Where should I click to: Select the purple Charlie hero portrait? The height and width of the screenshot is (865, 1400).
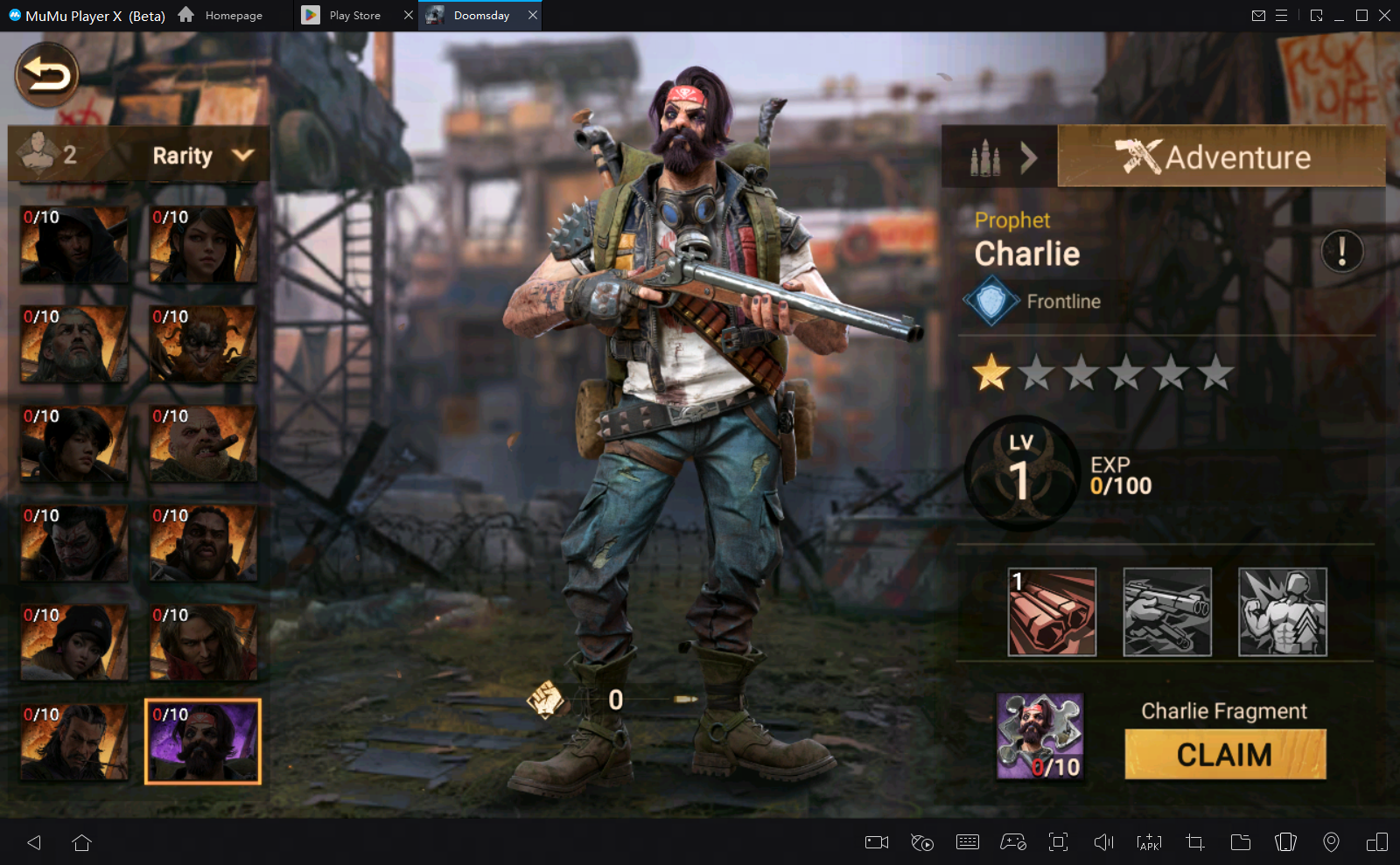click(203, 742)
